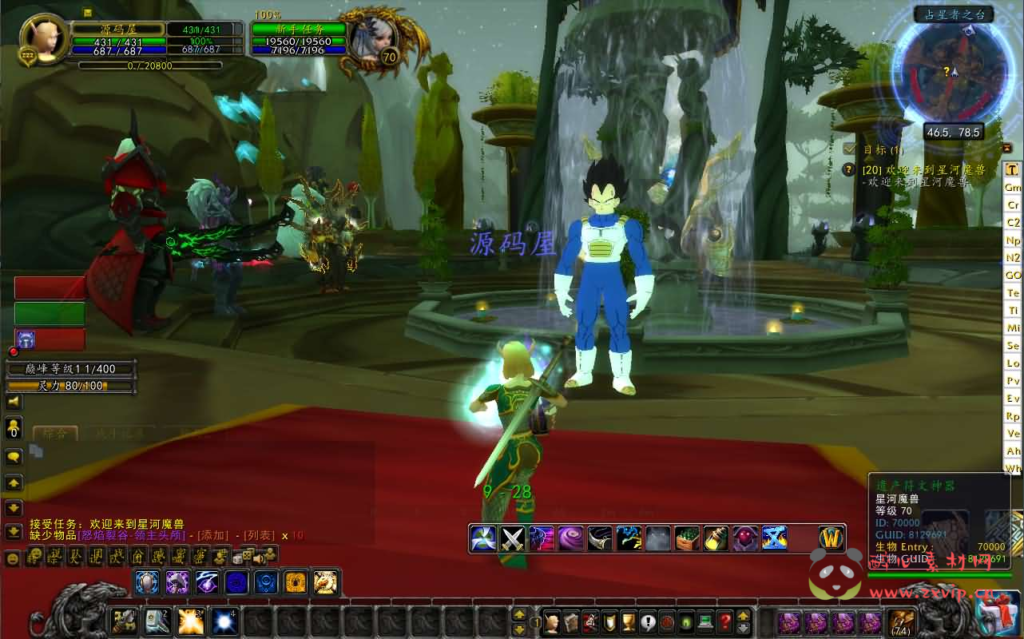Use the purple swirl ability
This screenshot has width=1024, height=639.
click(571, 538)
